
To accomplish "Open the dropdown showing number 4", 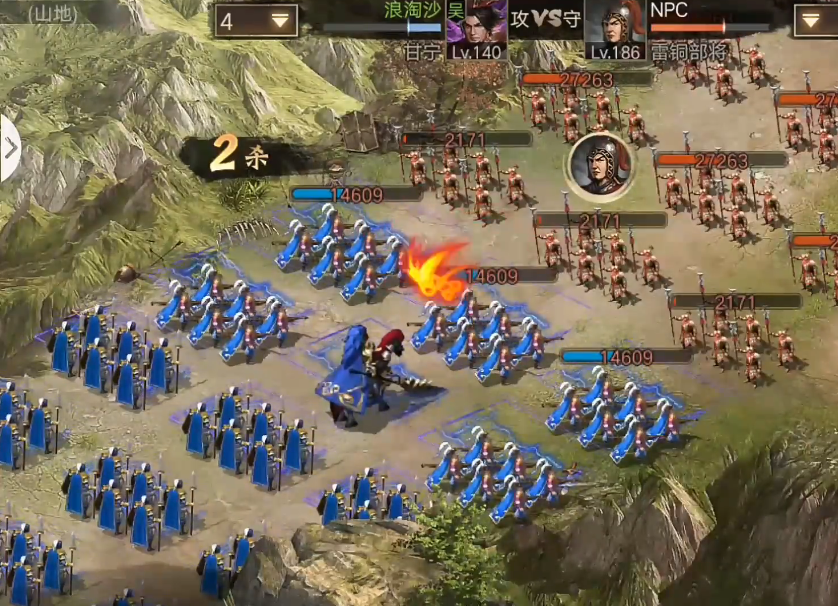I will pyautogui.click(x=255, y=21).
